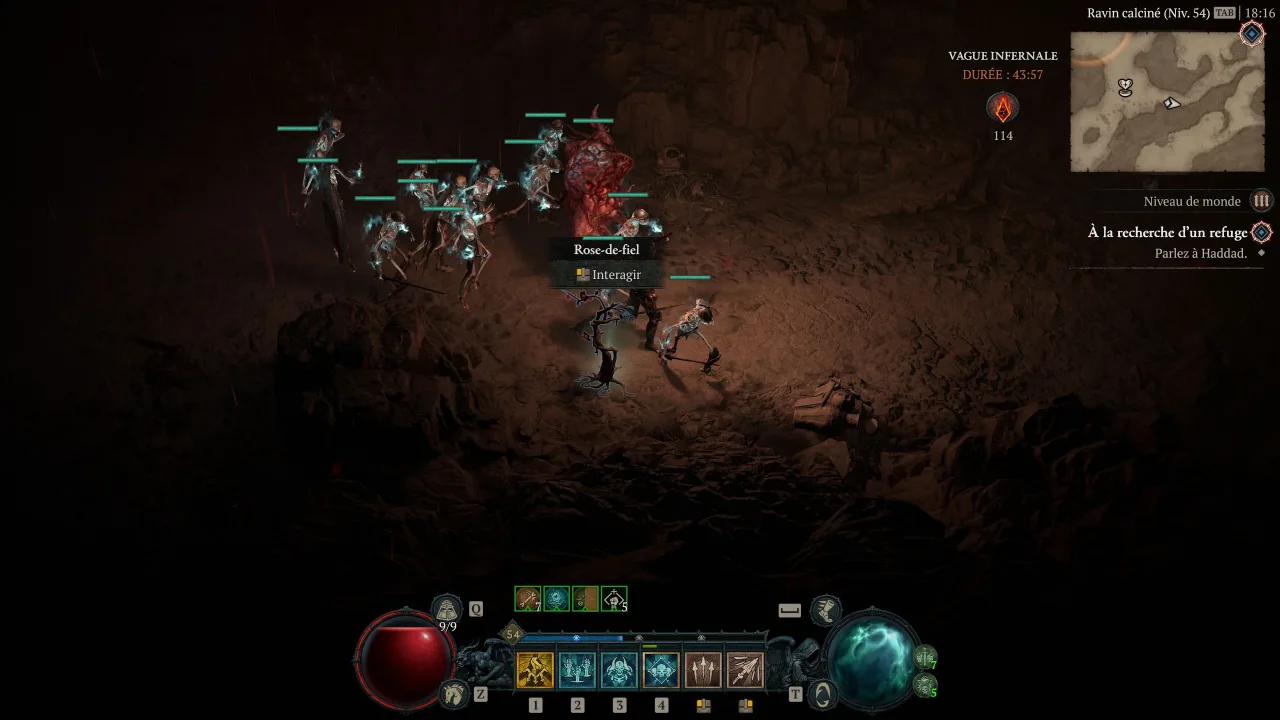Choose Interagir on the Rose-de-fiel prompt
The image size is (1280, 720).
tap(605, 274)
